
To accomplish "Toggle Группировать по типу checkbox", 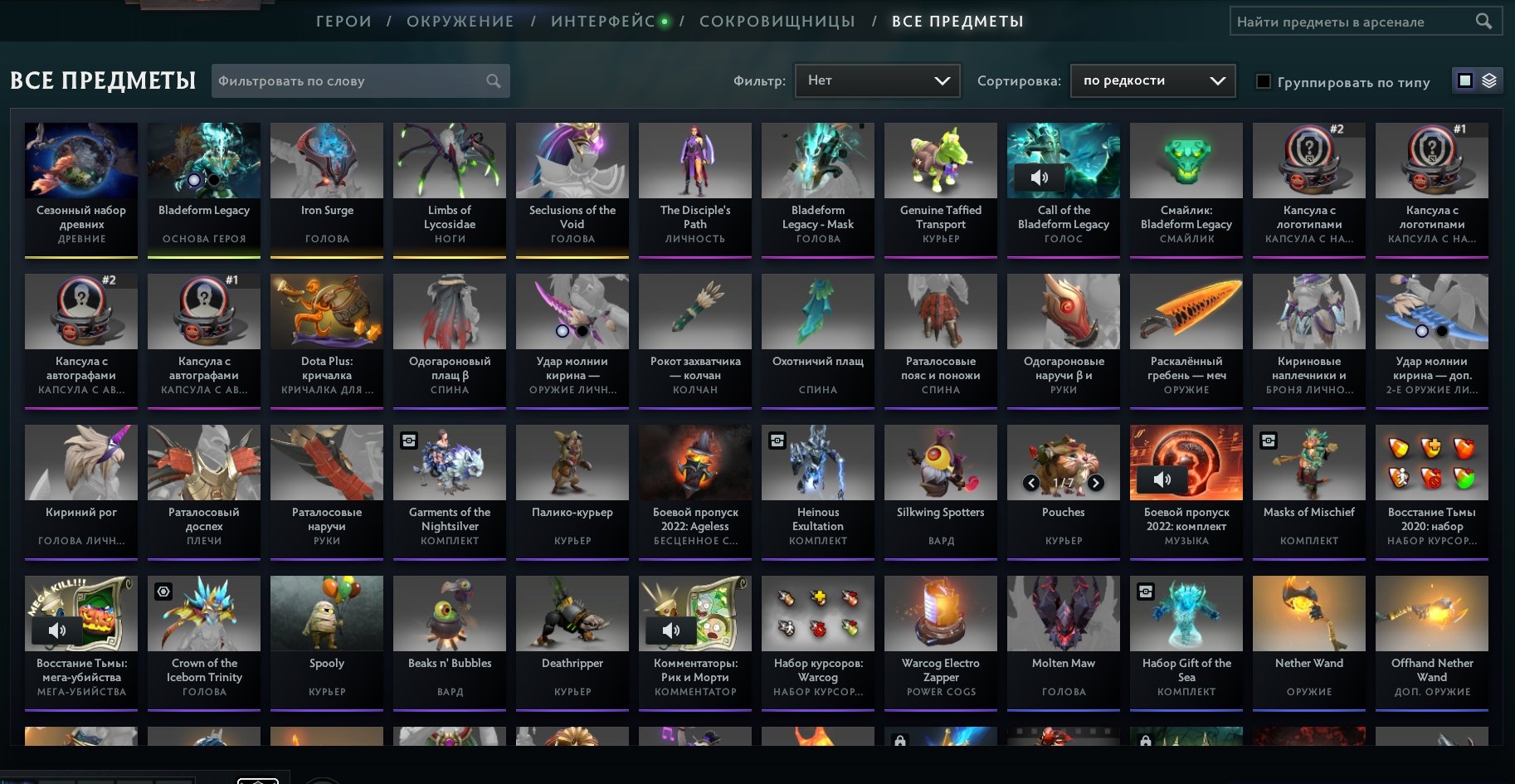I will tap(1264, 81).
